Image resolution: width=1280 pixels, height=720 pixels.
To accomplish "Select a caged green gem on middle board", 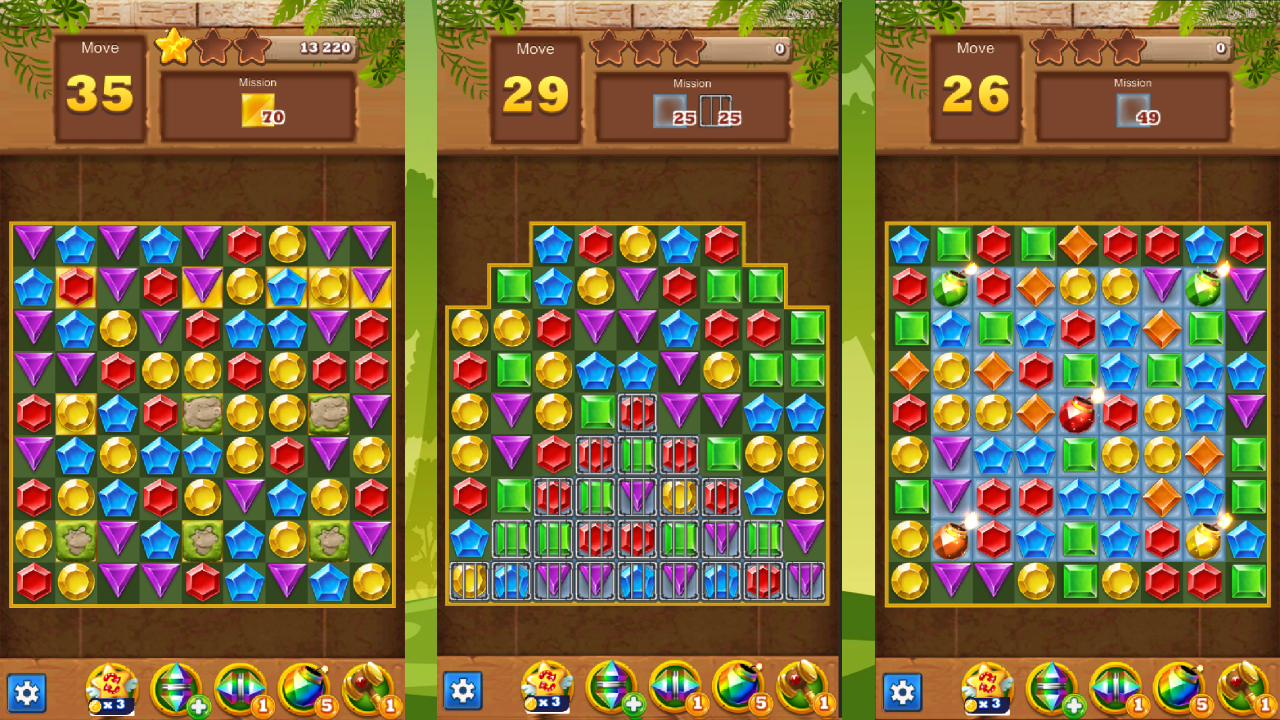I will (x=637, y=455).
